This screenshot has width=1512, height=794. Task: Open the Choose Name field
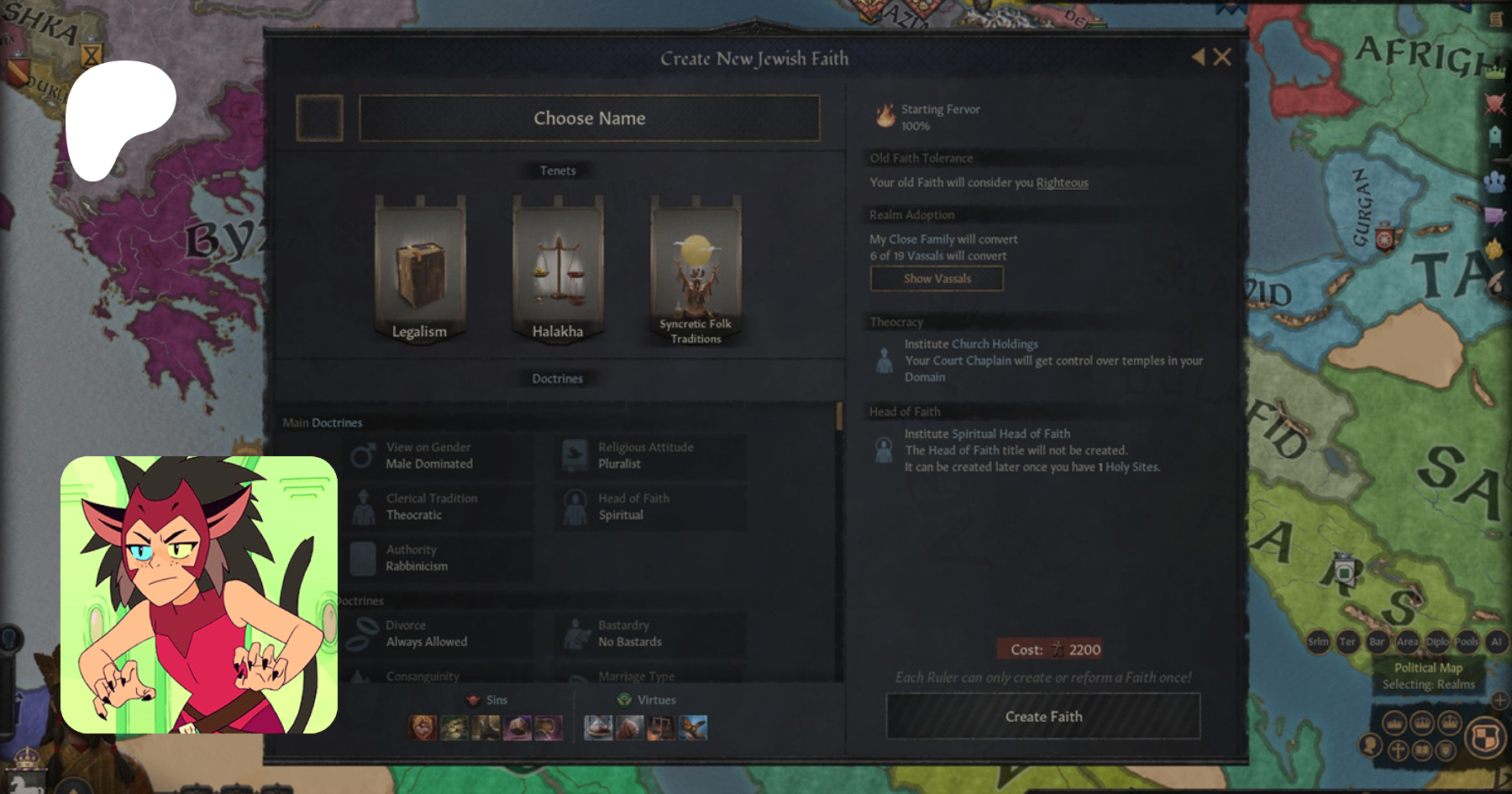coord(589,118)
